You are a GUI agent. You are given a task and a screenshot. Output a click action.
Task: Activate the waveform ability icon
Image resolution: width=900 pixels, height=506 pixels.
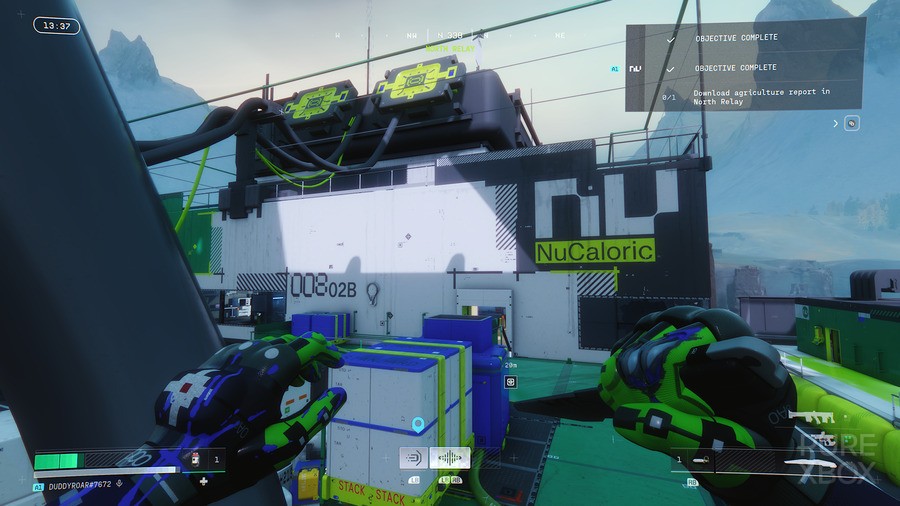[449, 458]
